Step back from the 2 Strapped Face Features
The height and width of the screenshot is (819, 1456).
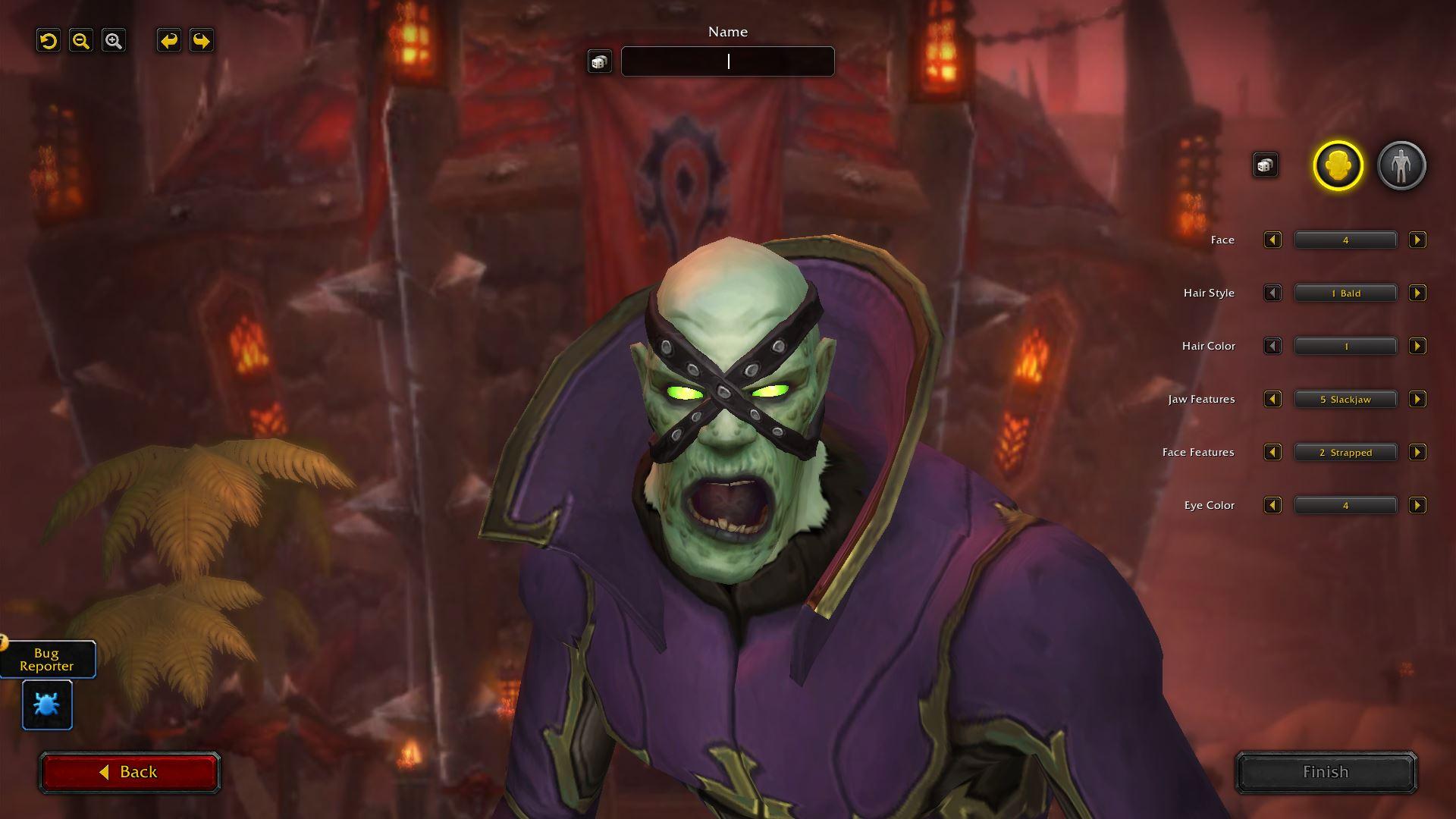tap(1272, 452)
